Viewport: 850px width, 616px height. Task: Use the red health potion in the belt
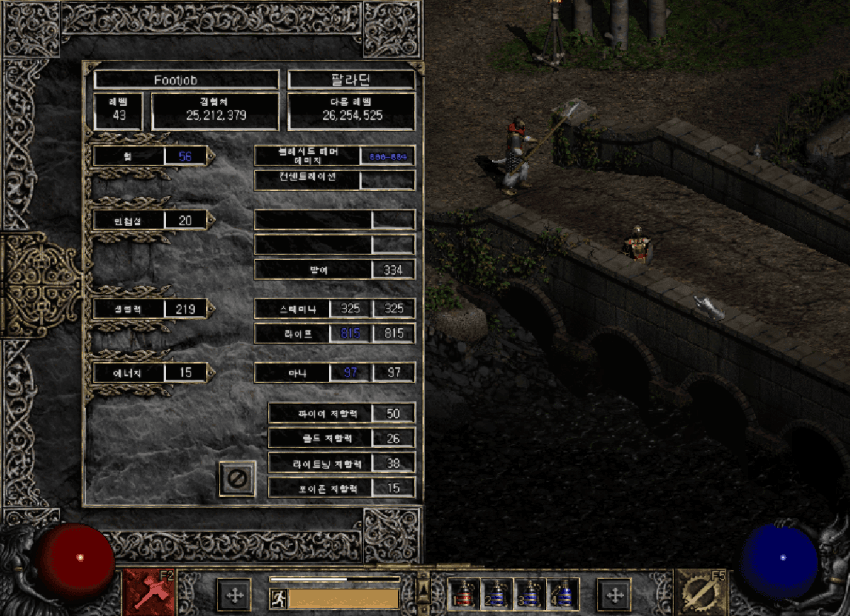pyautogui.click(x=463, y=594)
